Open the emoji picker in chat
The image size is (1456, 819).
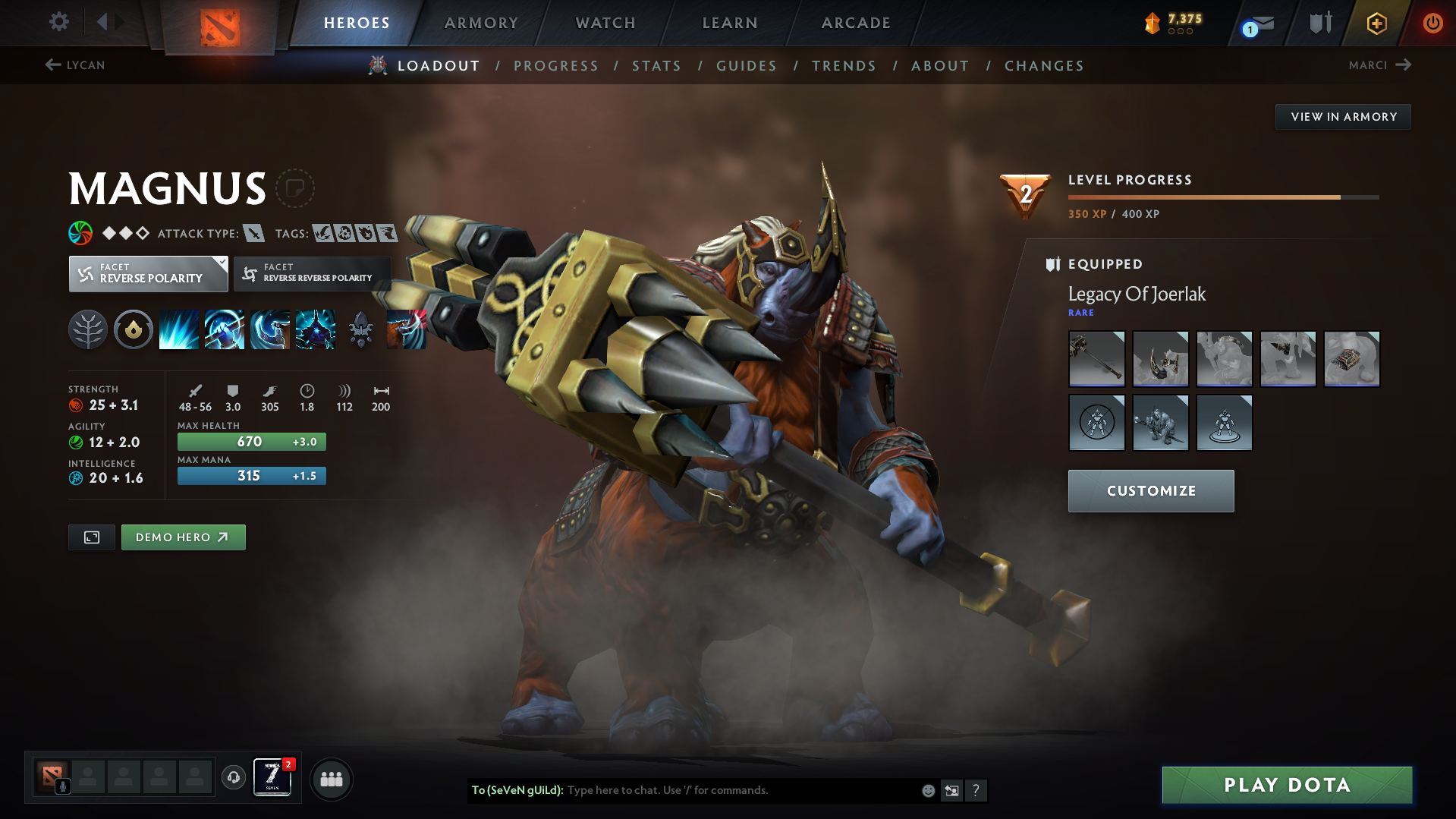[x=927, y=790]
